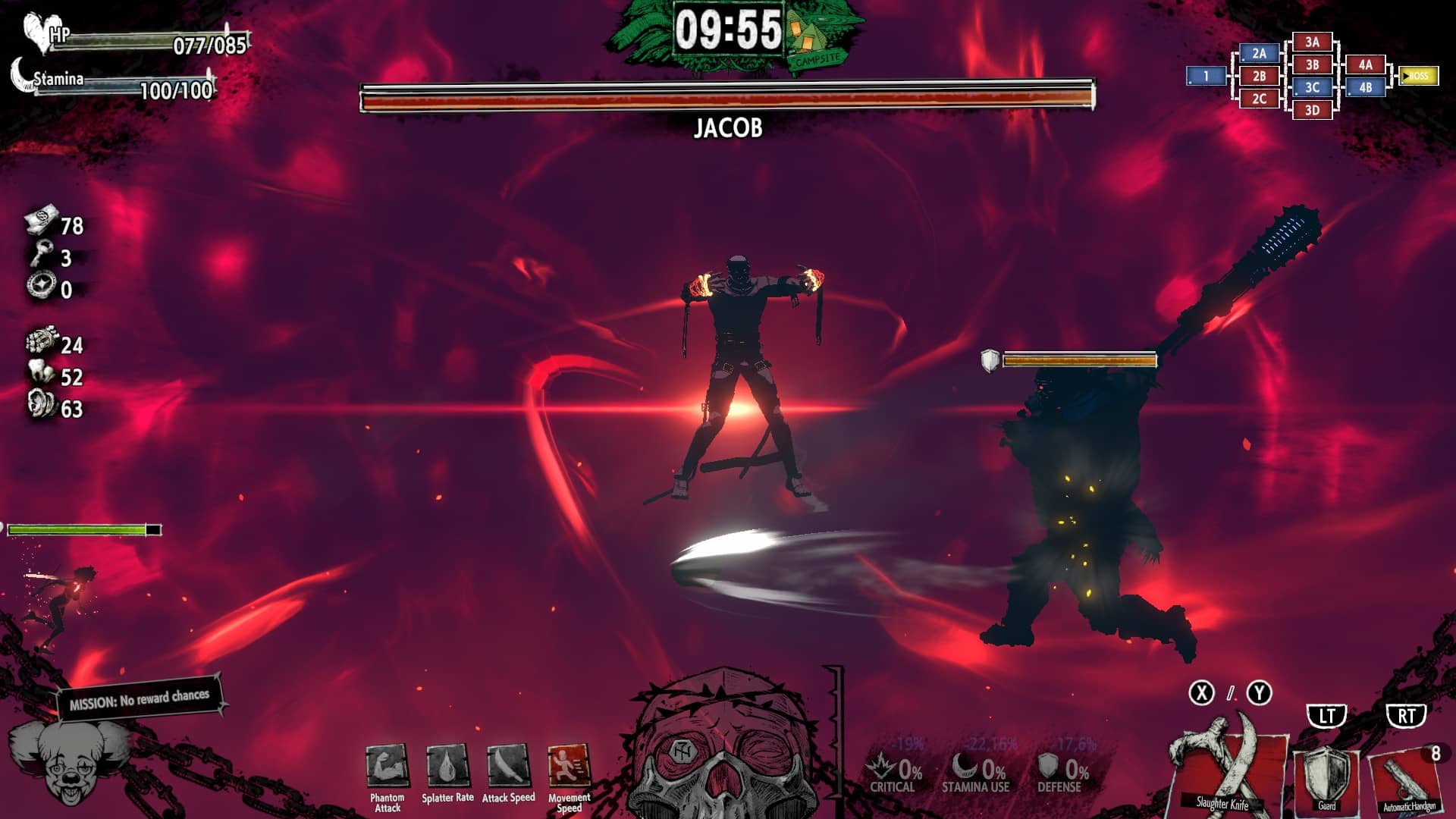Click the red Movement Speed icon

click(569, 766)
